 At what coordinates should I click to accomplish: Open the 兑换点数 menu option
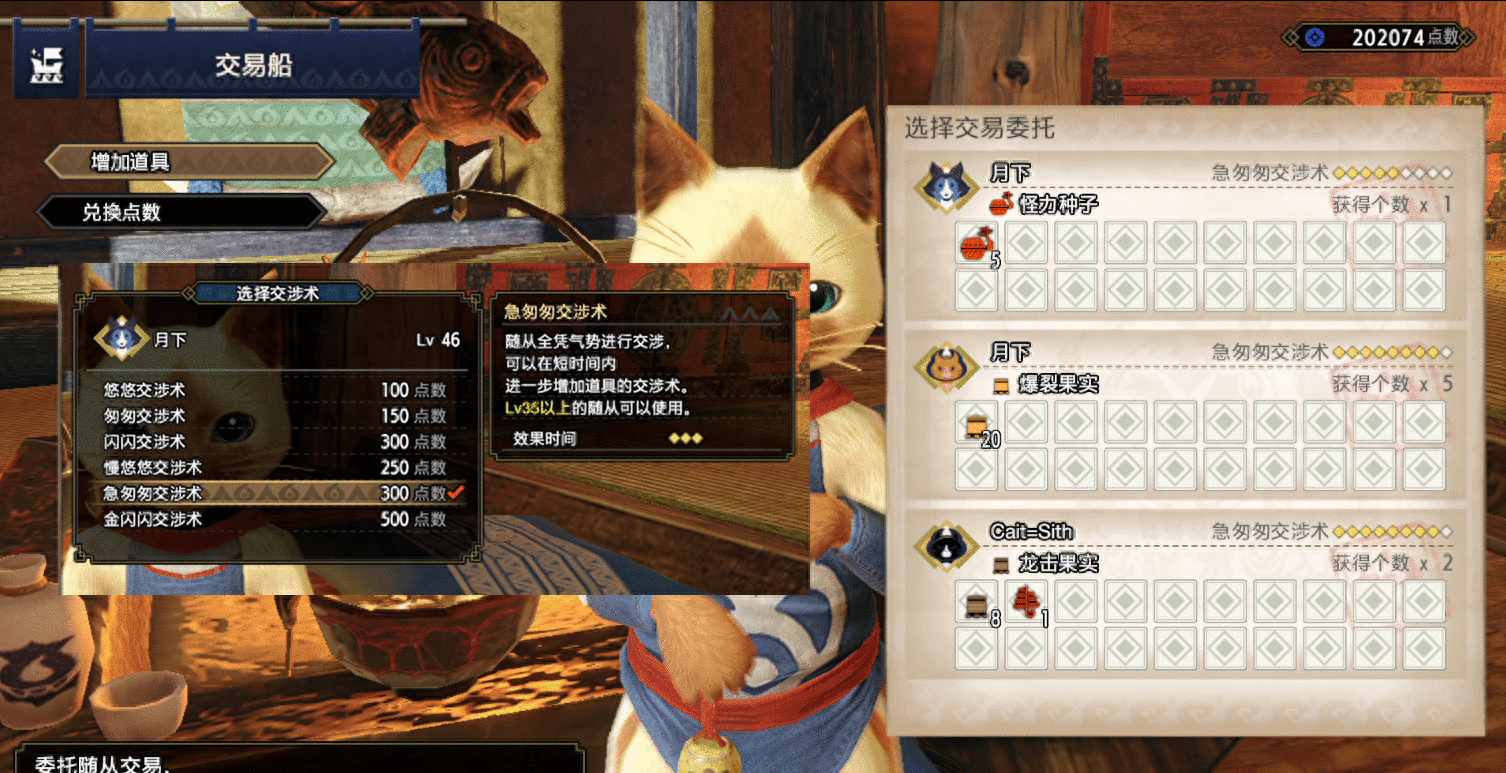[x=180, y=212]
